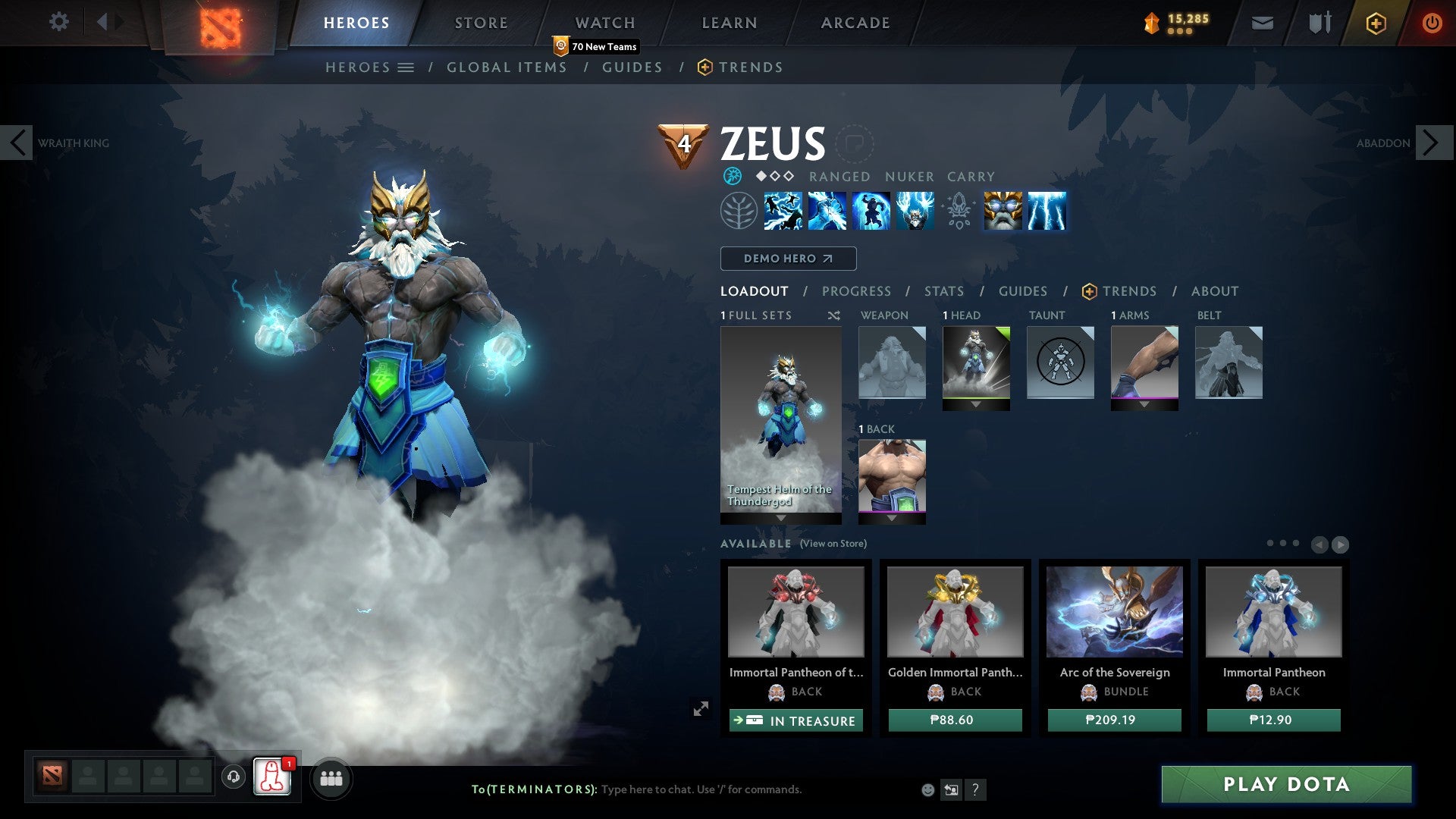The height and width of the screenshot is (819, 1456).
Task: Open the emoticon picker in chat
Action: pos(927,789)
